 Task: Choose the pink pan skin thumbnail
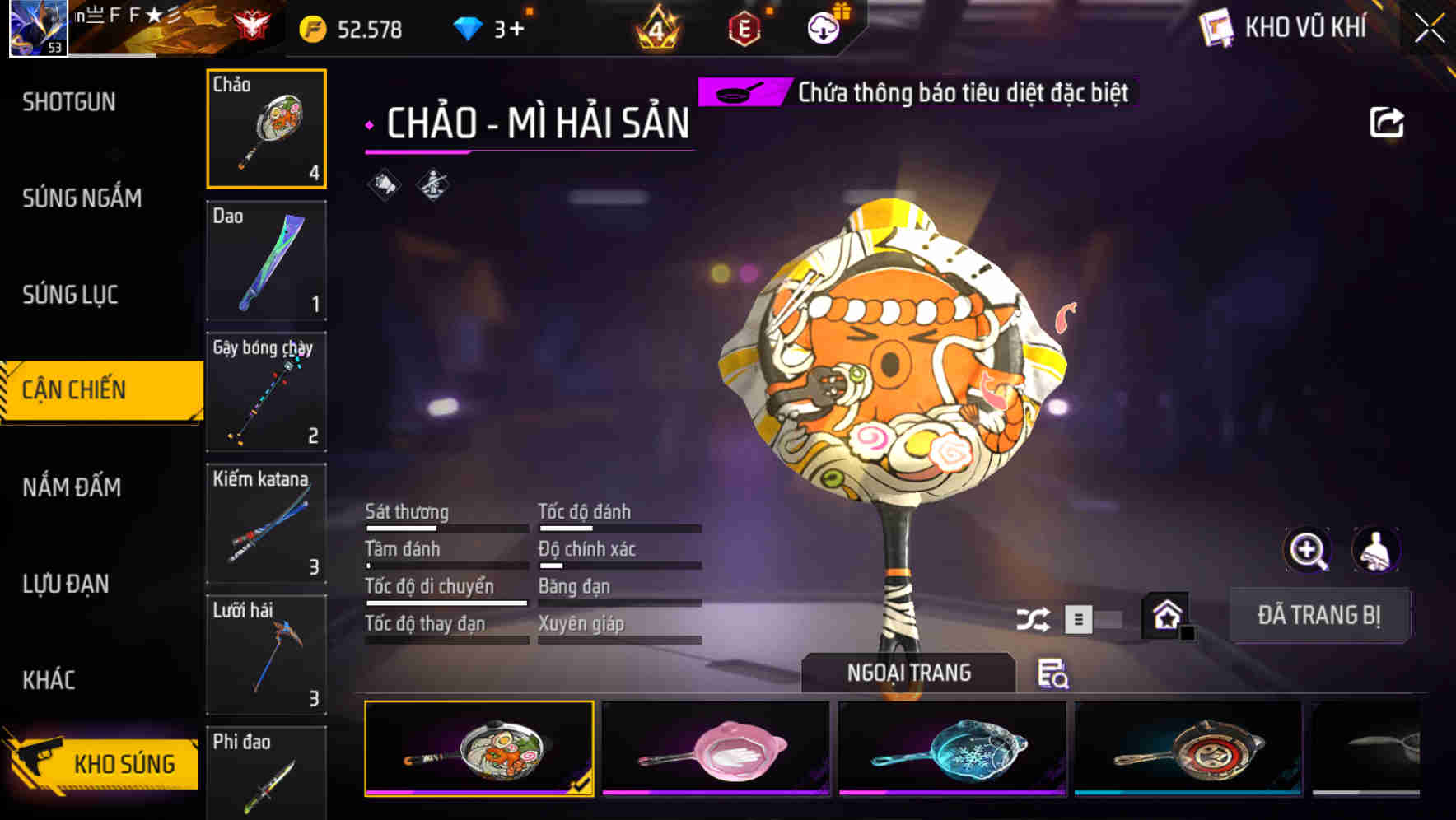[x=716, y=749]
